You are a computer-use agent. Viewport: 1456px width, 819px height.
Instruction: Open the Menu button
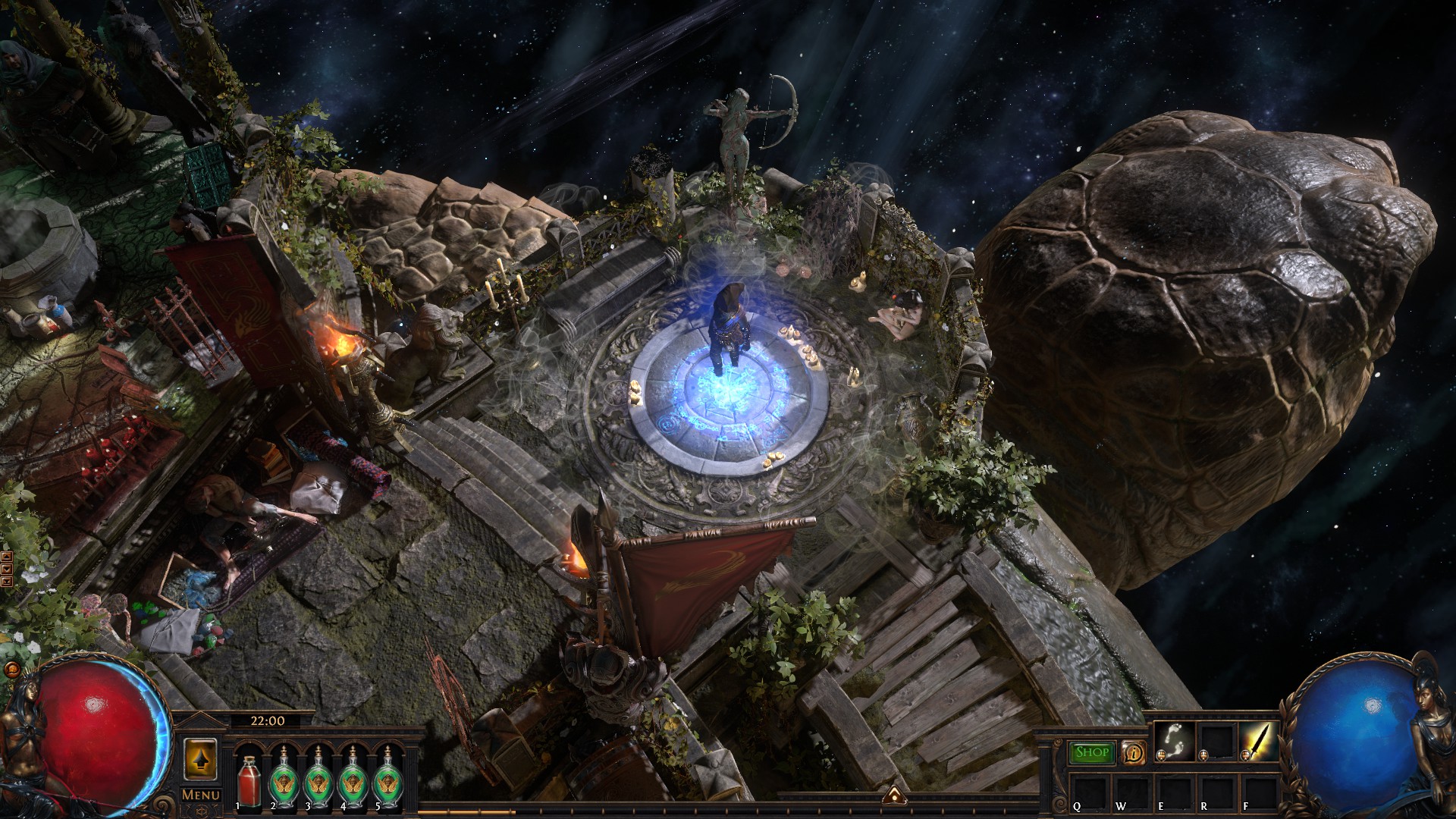pyautogui.click(x=200, y=795)
